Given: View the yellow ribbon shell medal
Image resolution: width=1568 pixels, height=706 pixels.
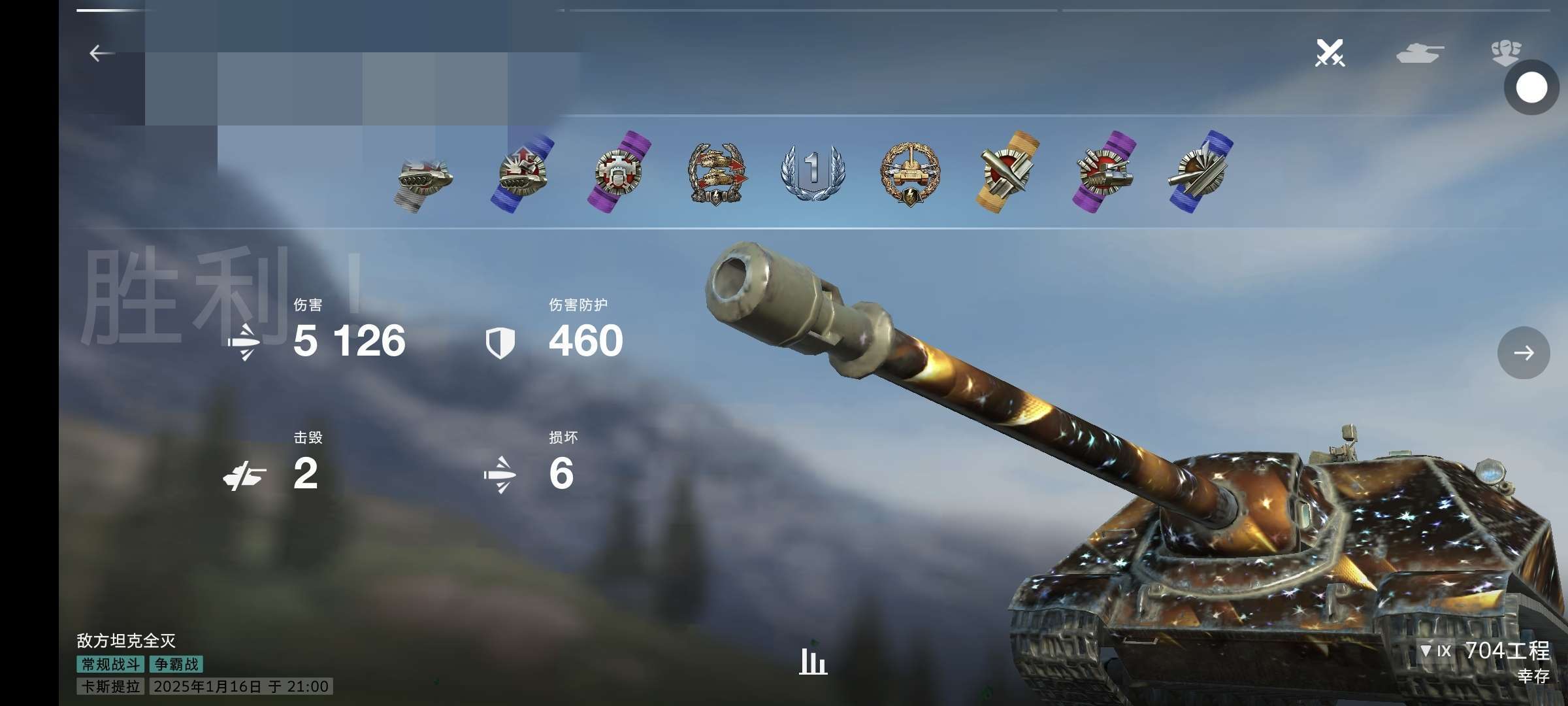Looking at the screenshot, I should click(x=1007, y=171).
